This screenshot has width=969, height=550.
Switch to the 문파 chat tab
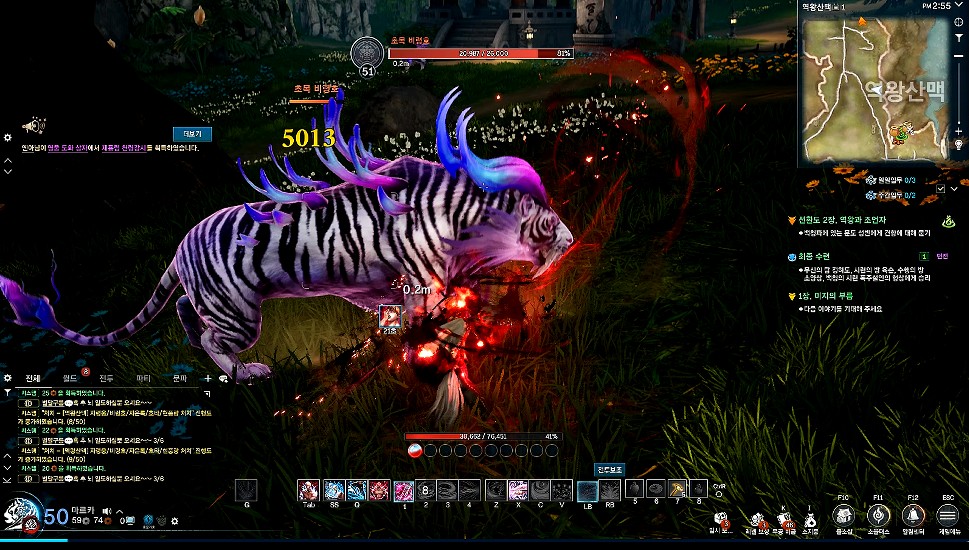point(180,378)
